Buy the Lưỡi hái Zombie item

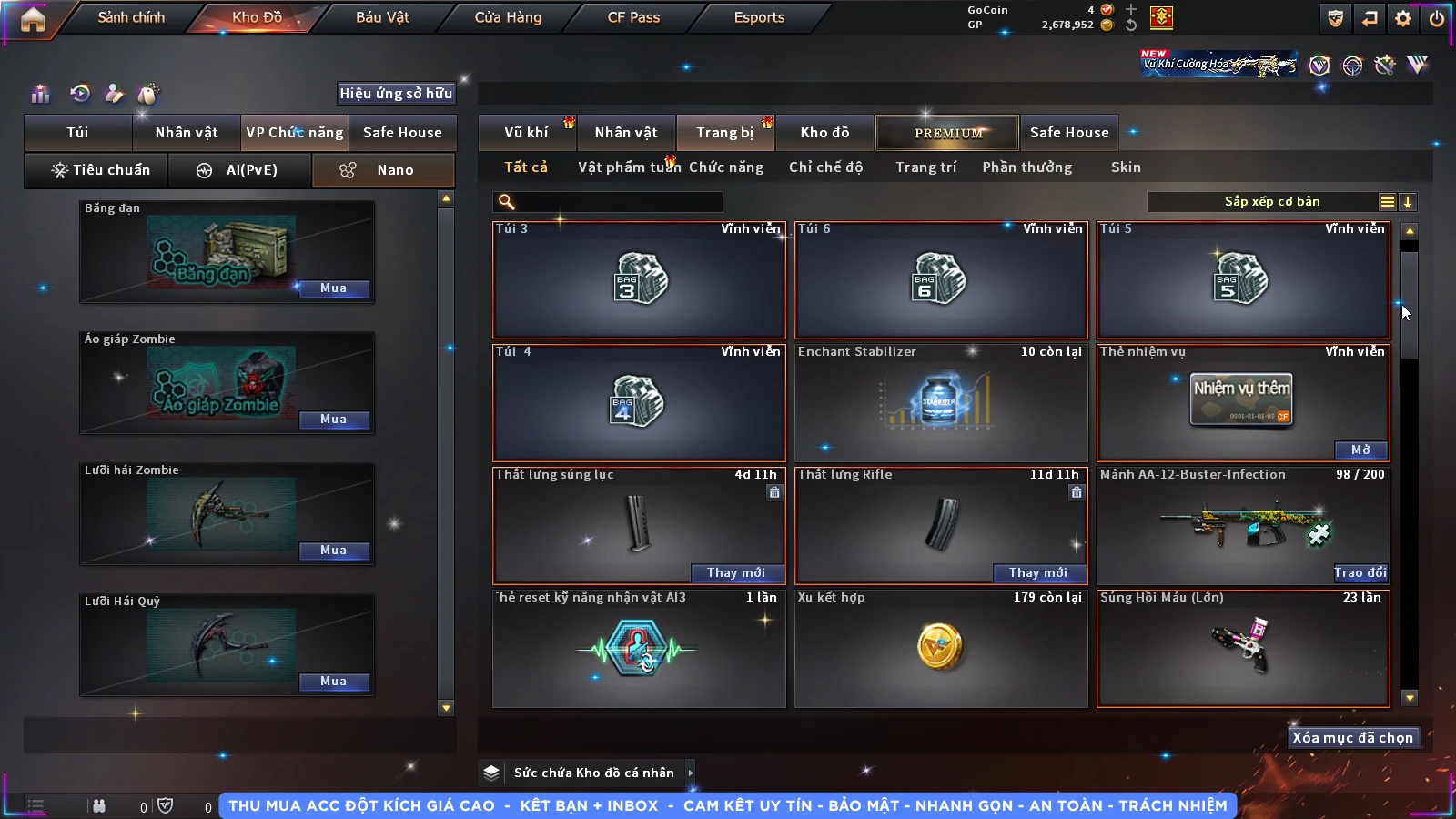pos(333,551)
